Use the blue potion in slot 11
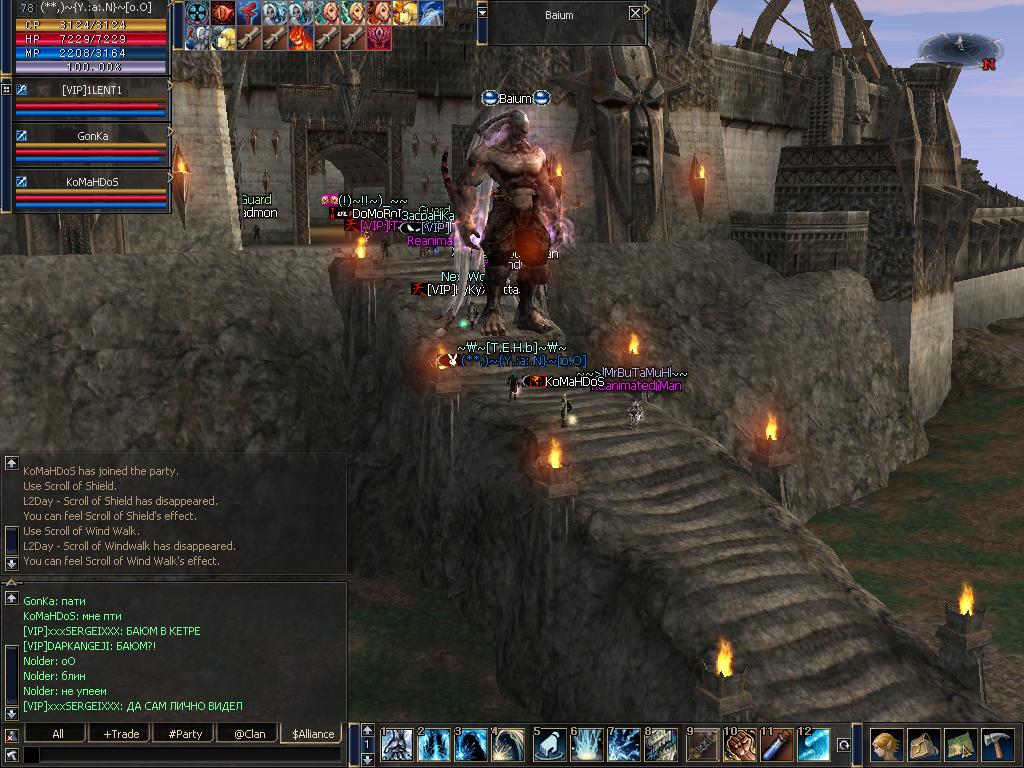Image resolution: width=1024 pixels, height=768 pixels. point(777,746)
